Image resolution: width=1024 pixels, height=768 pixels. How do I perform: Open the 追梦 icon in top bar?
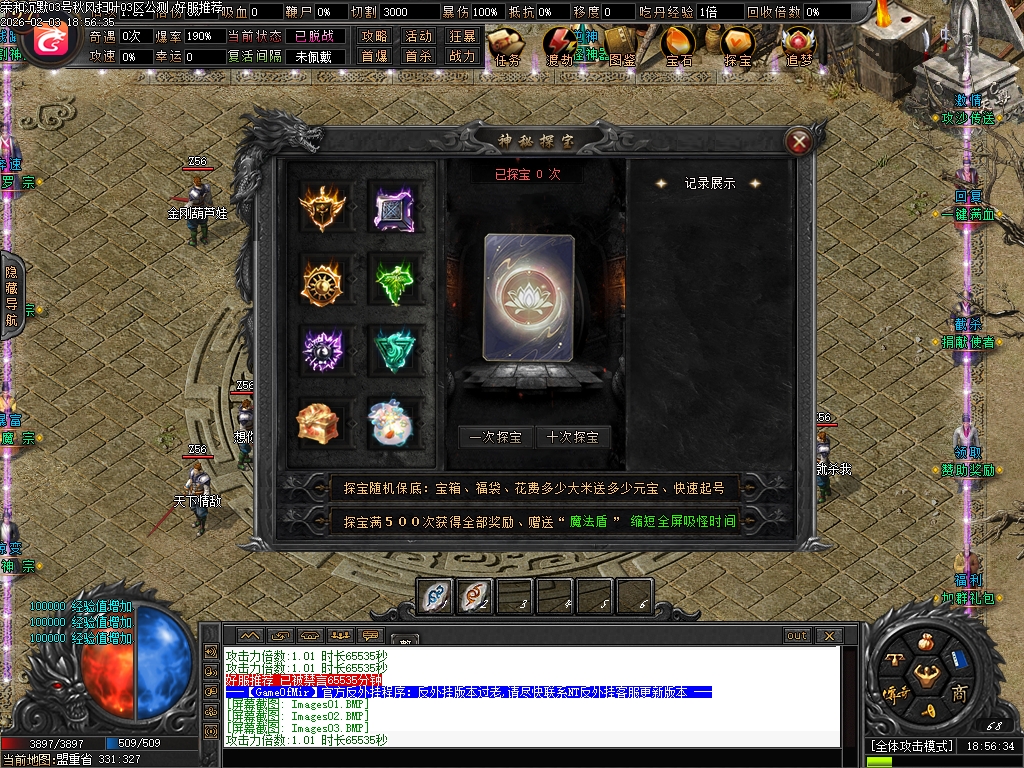(x=799, y=45)
